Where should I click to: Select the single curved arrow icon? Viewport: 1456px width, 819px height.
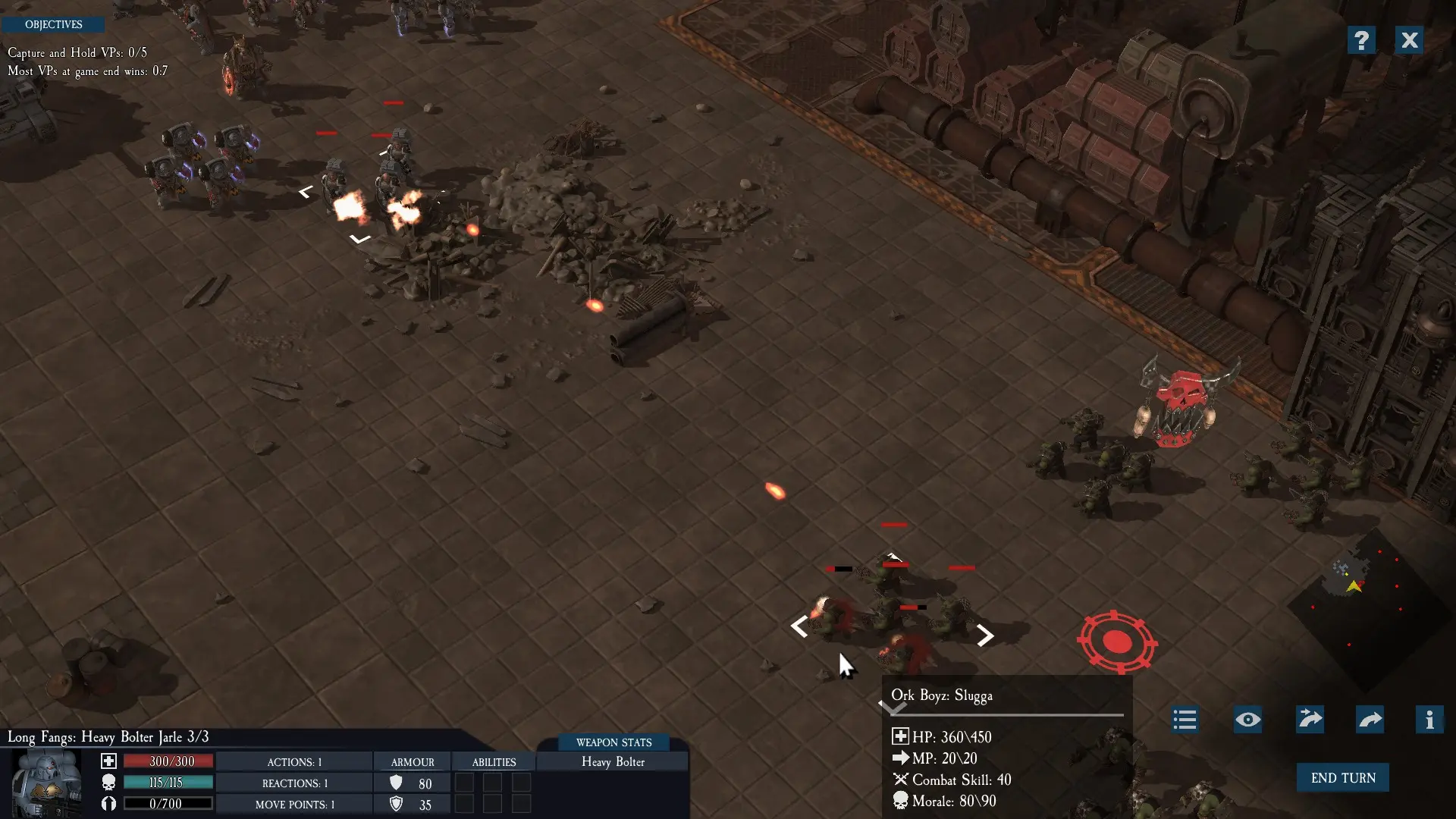point(1370,720)
